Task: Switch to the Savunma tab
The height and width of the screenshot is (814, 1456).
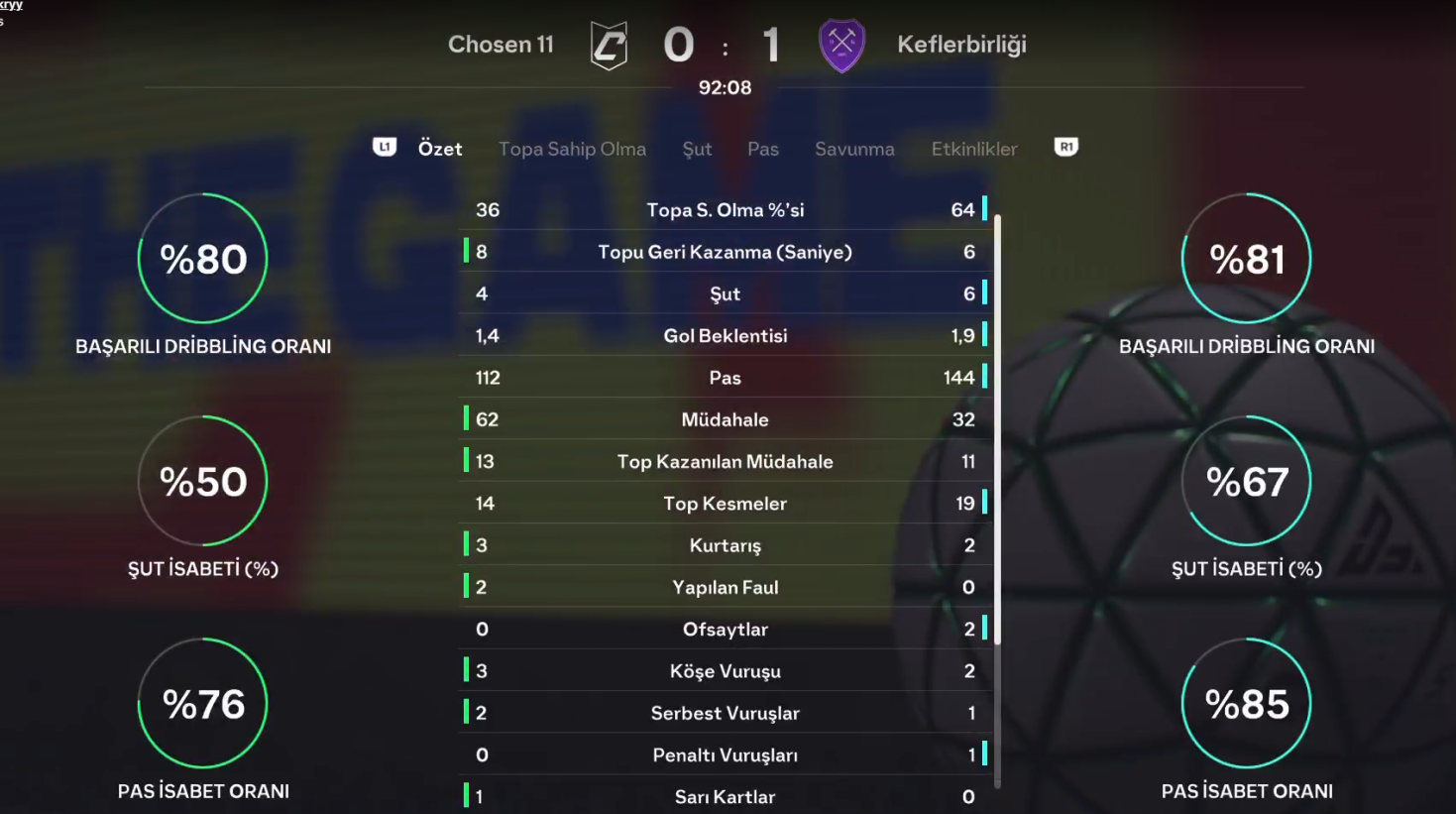Action: (x=854, y=149)
